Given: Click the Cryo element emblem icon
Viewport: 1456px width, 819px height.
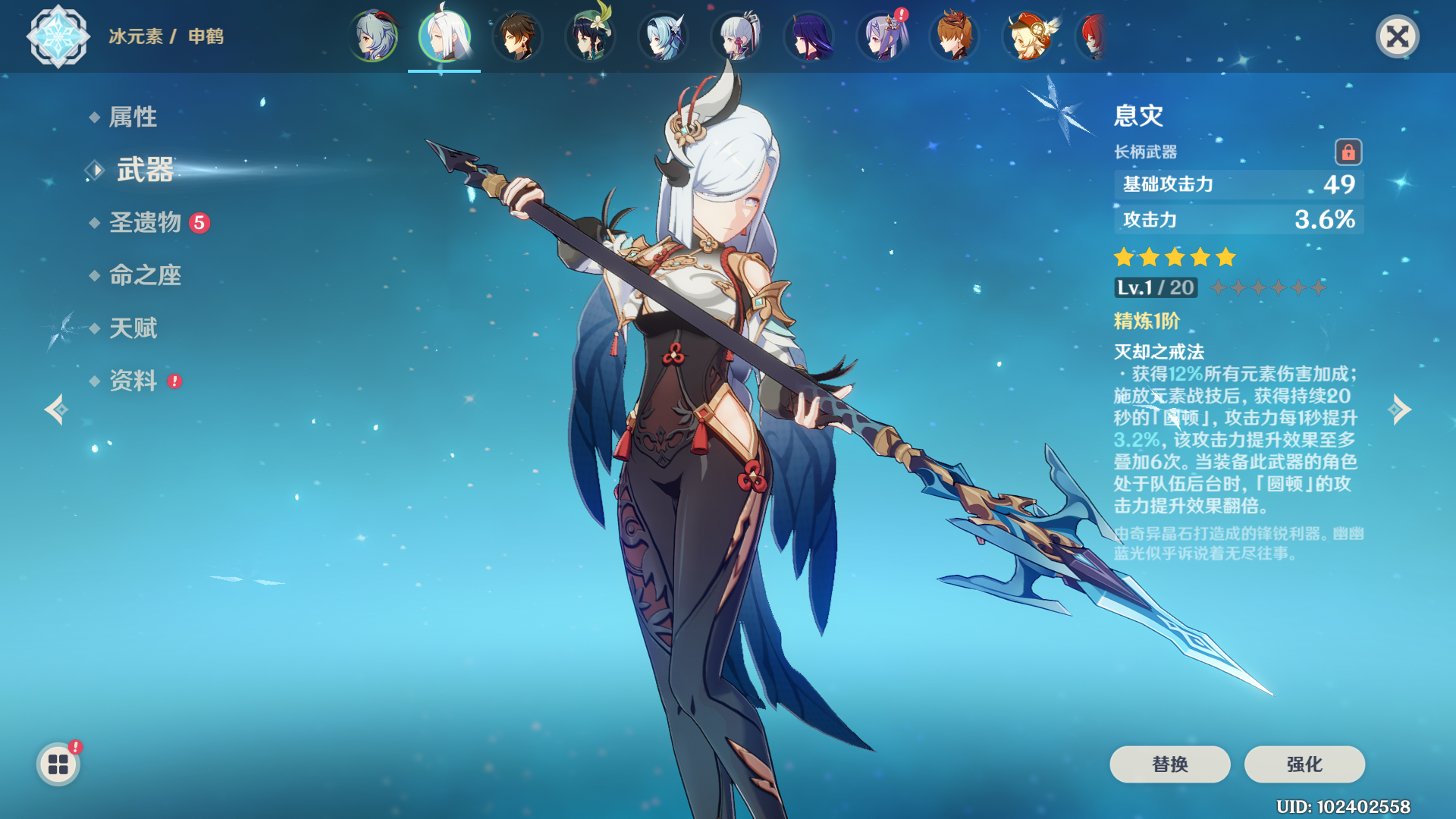Looking at the screenshot, I should pos(58,36).
